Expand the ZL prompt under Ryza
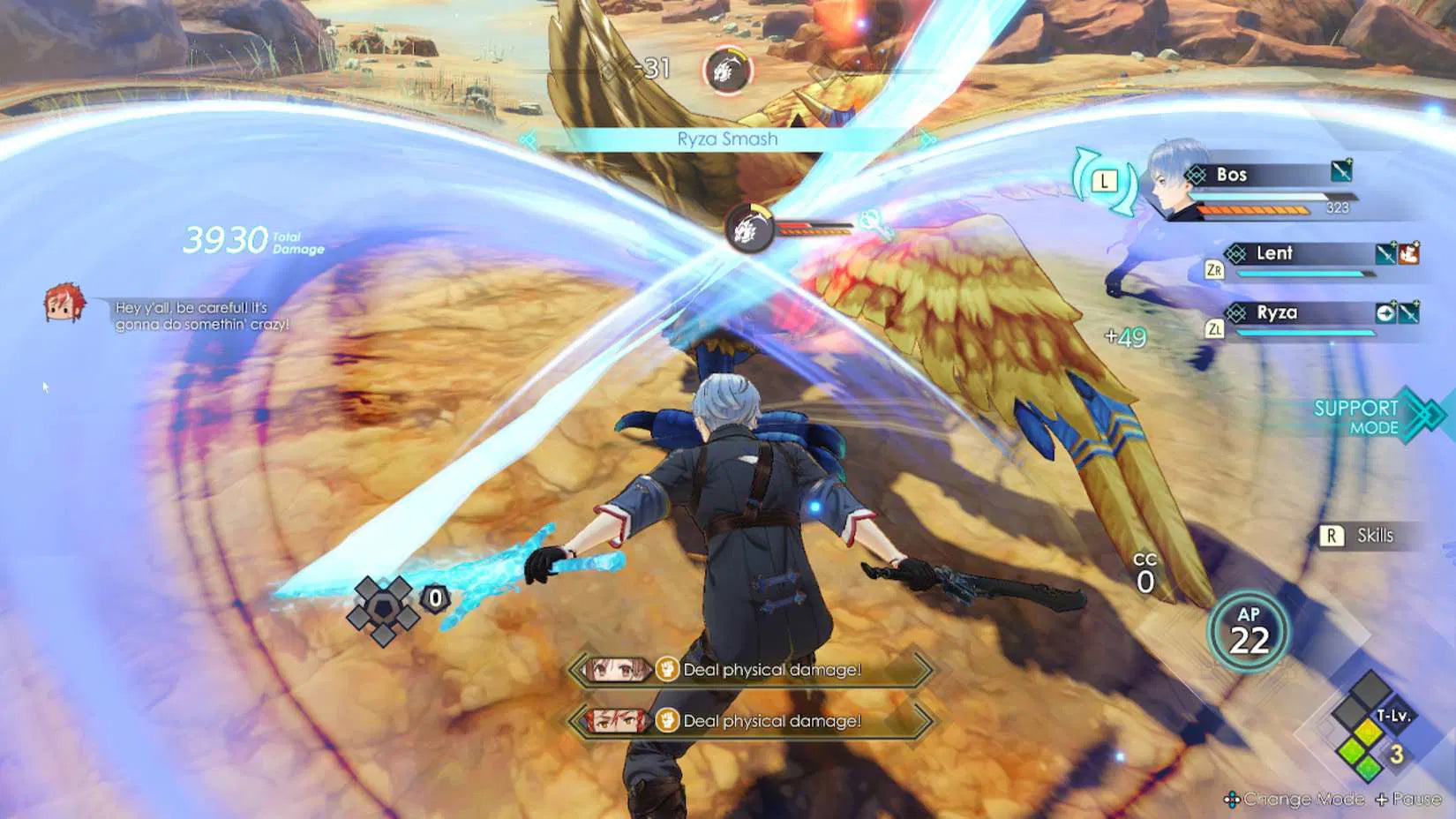 pos(1216,329)
